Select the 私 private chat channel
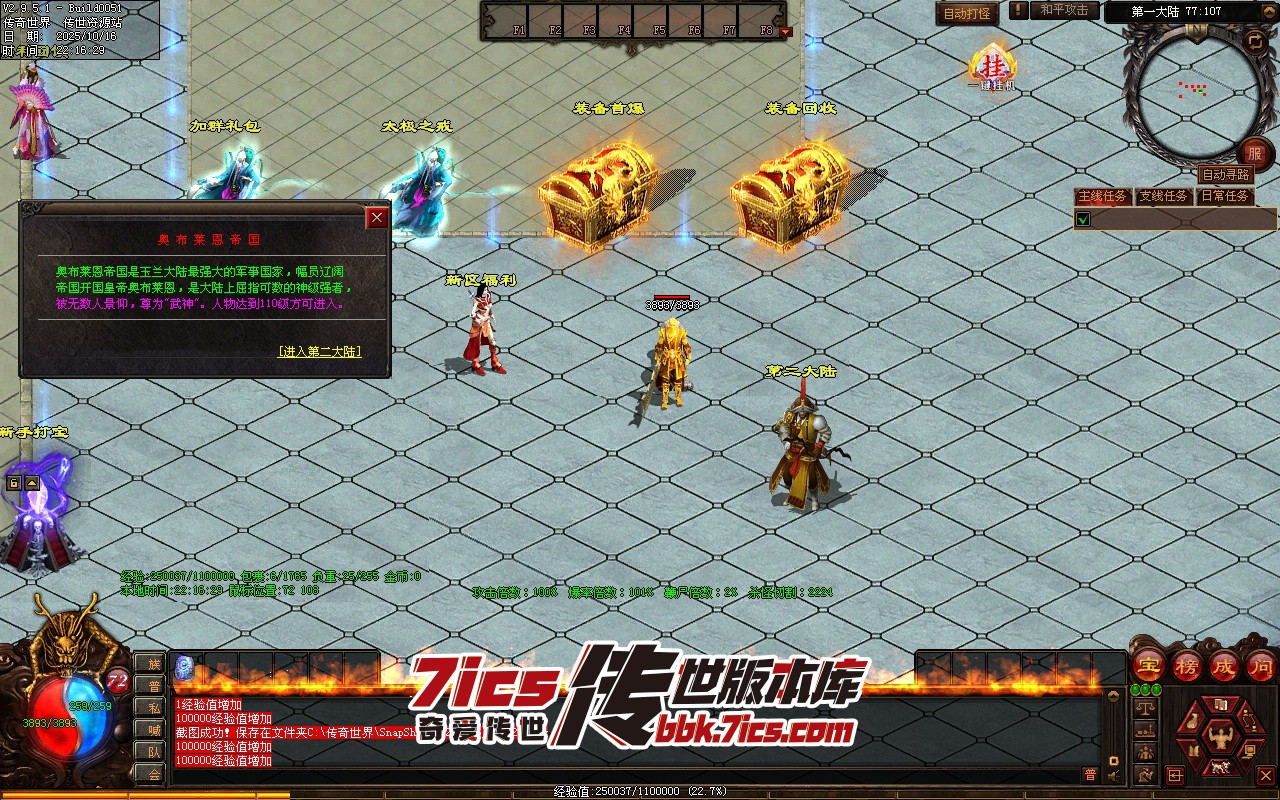 point(154,708)
